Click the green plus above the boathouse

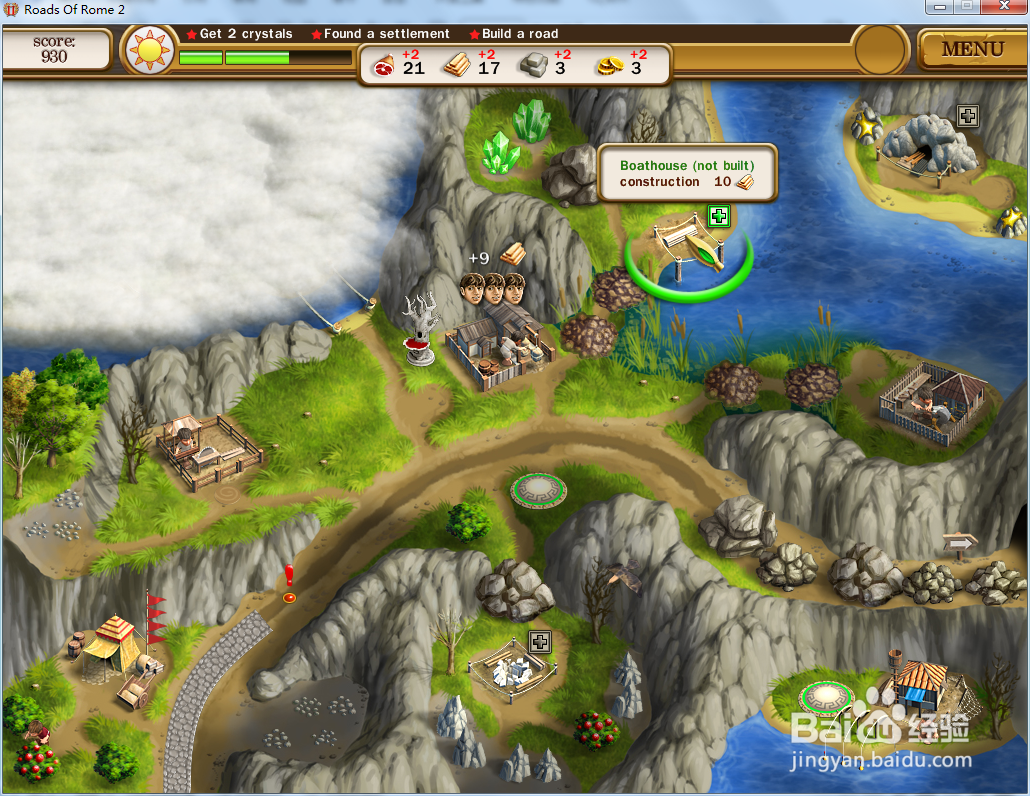718,215
